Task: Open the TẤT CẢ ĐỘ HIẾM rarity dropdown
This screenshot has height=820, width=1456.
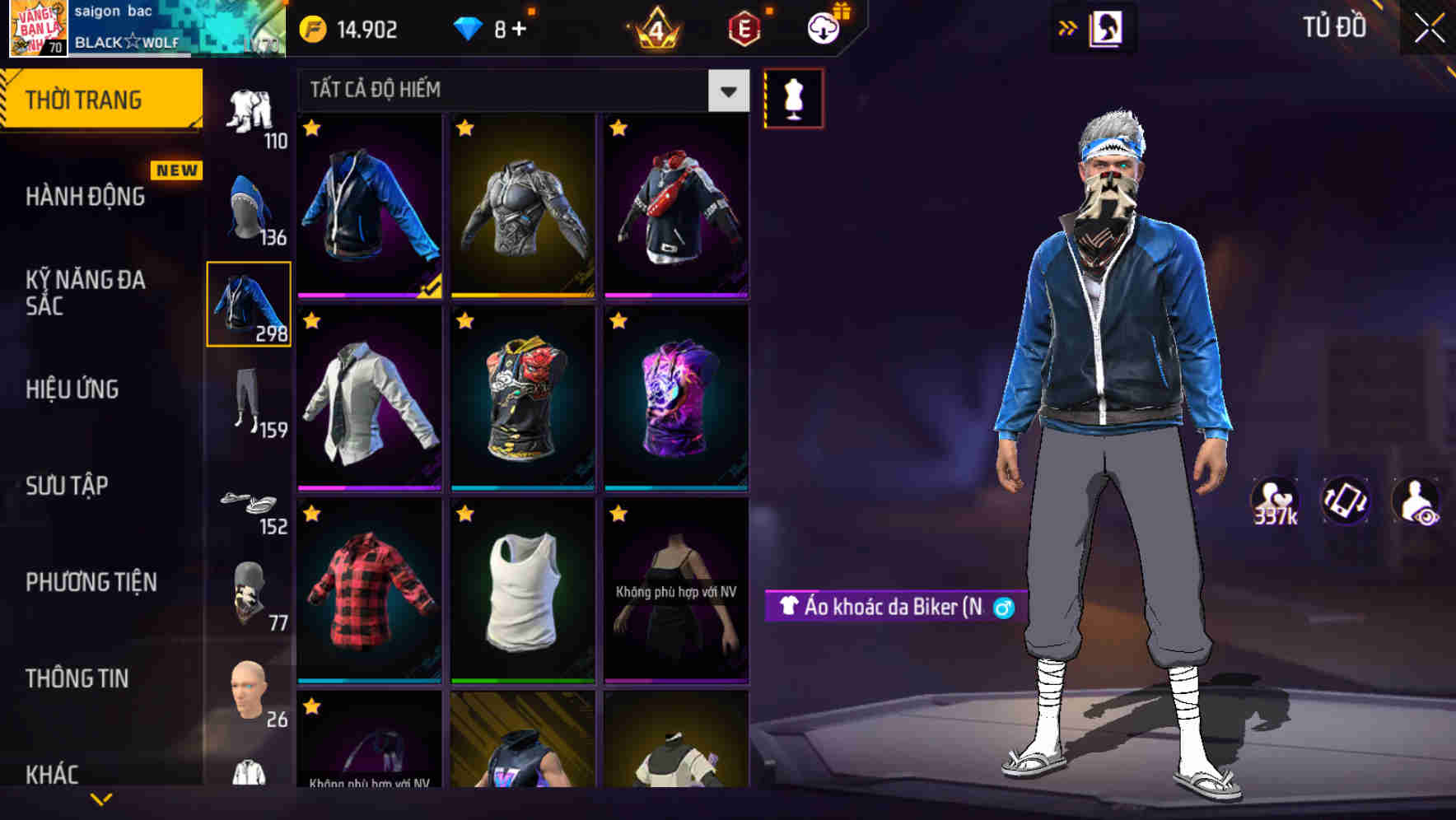Action: 511,91
